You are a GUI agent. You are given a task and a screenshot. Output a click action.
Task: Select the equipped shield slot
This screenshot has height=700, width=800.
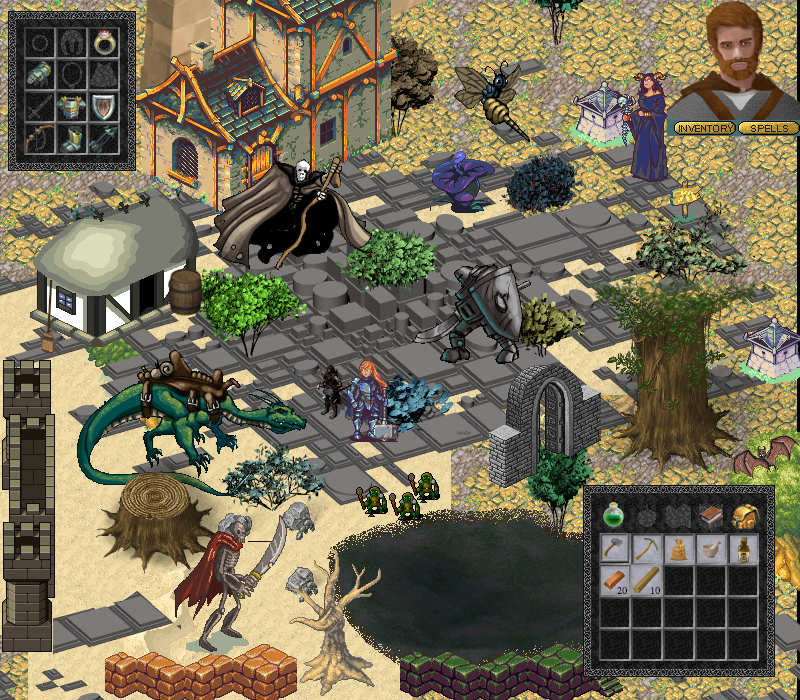coord(103,108)
